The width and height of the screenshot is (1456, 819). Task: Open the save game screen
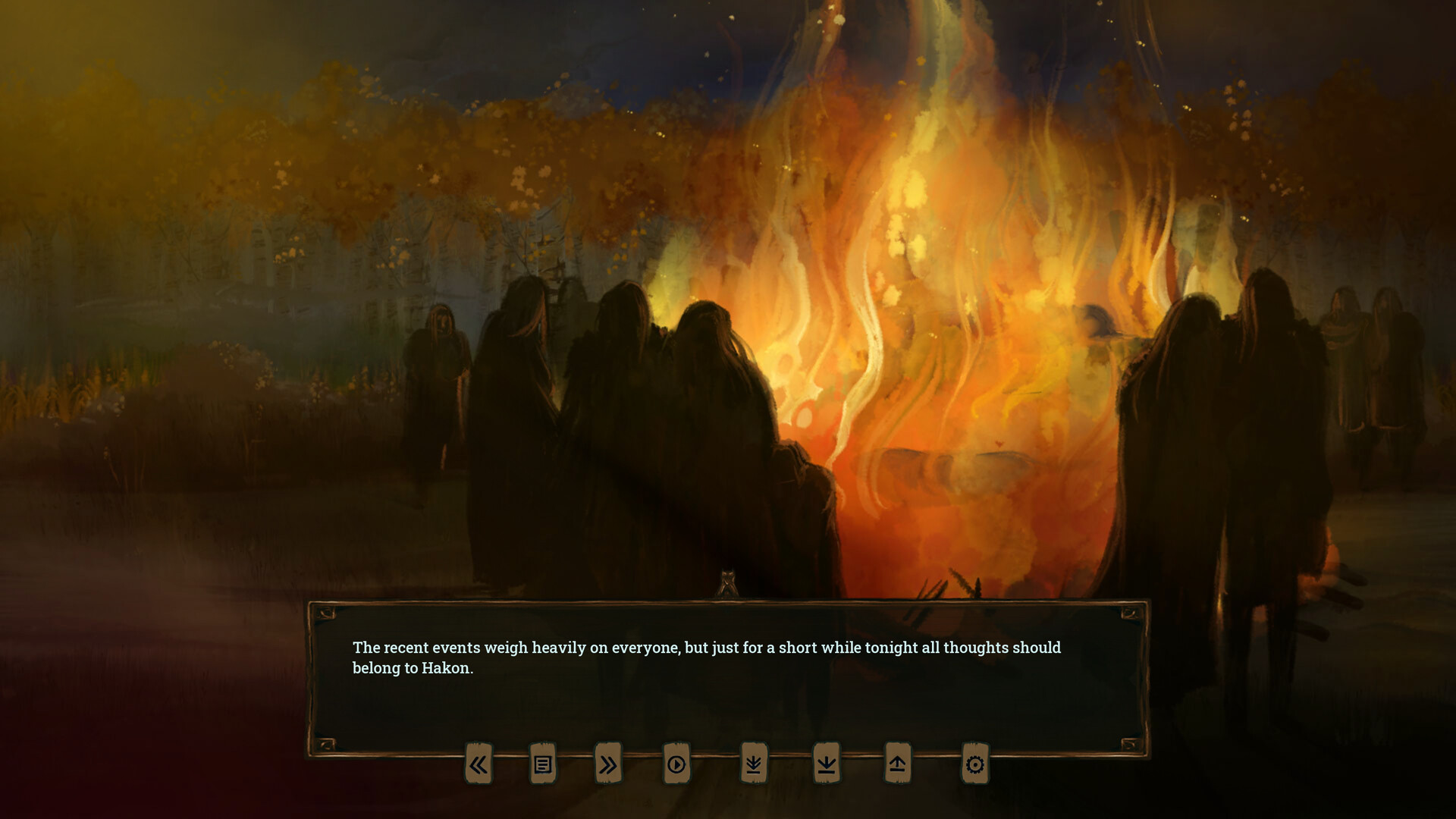click(825, 765)
